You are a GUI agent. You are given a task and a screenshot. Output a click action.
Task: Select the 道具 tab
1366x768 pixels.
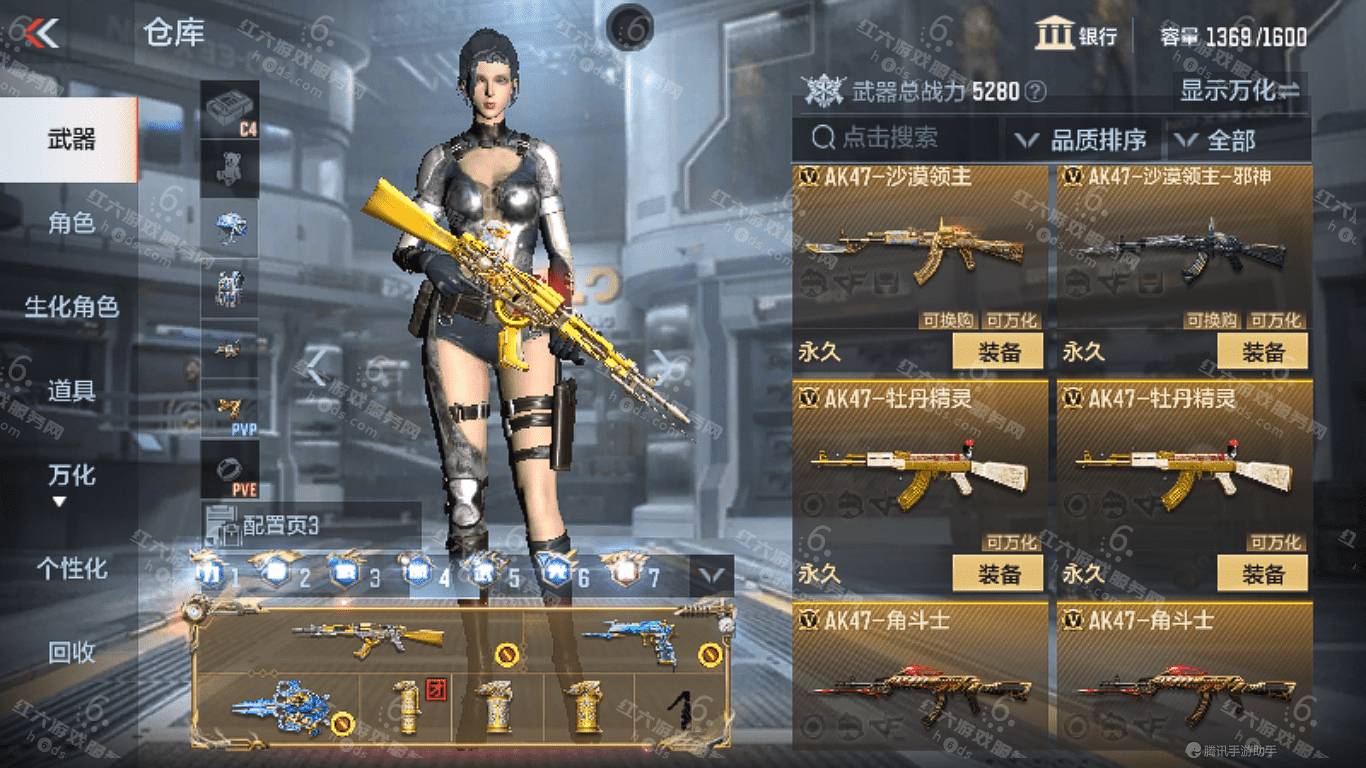(x=71, y=391)
